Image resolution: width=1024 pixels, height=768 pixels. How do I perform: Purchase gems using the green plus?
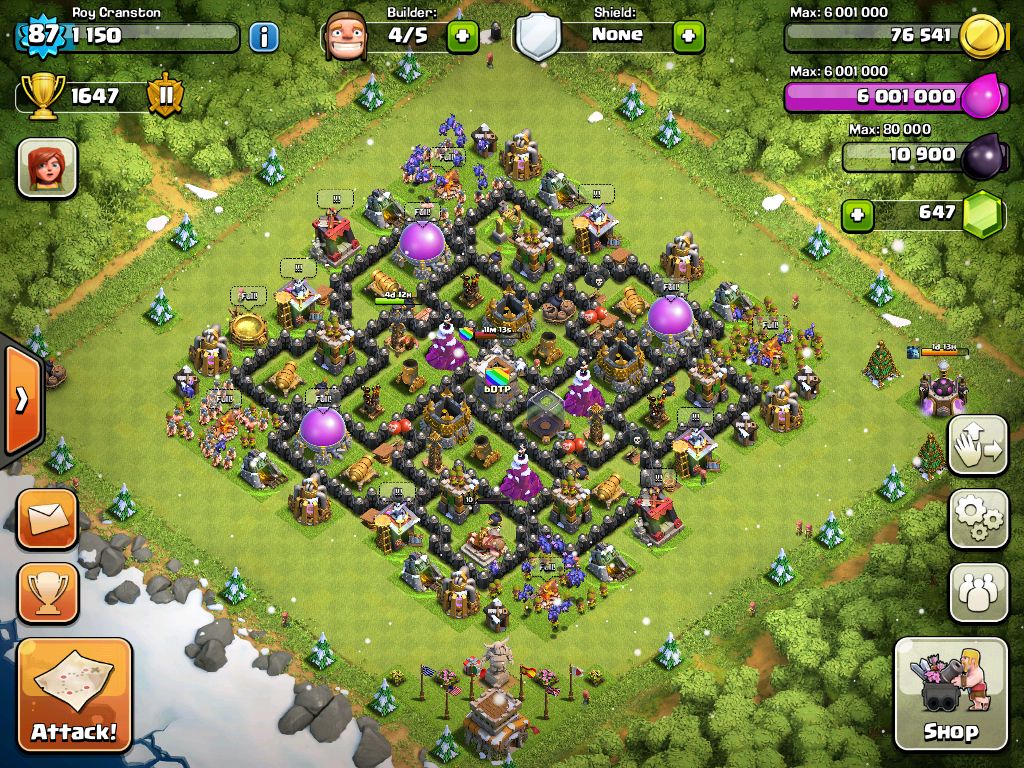(856, 214)
